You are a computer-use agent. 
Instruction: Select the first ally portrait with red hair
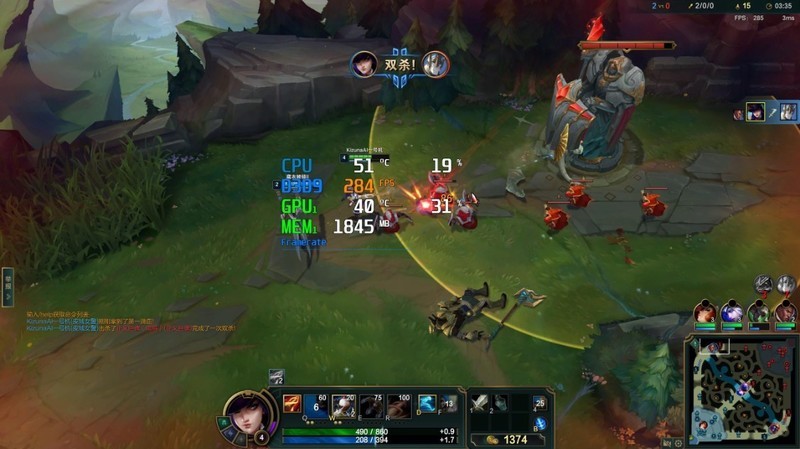pyautogui.click(x=706, y=312)
